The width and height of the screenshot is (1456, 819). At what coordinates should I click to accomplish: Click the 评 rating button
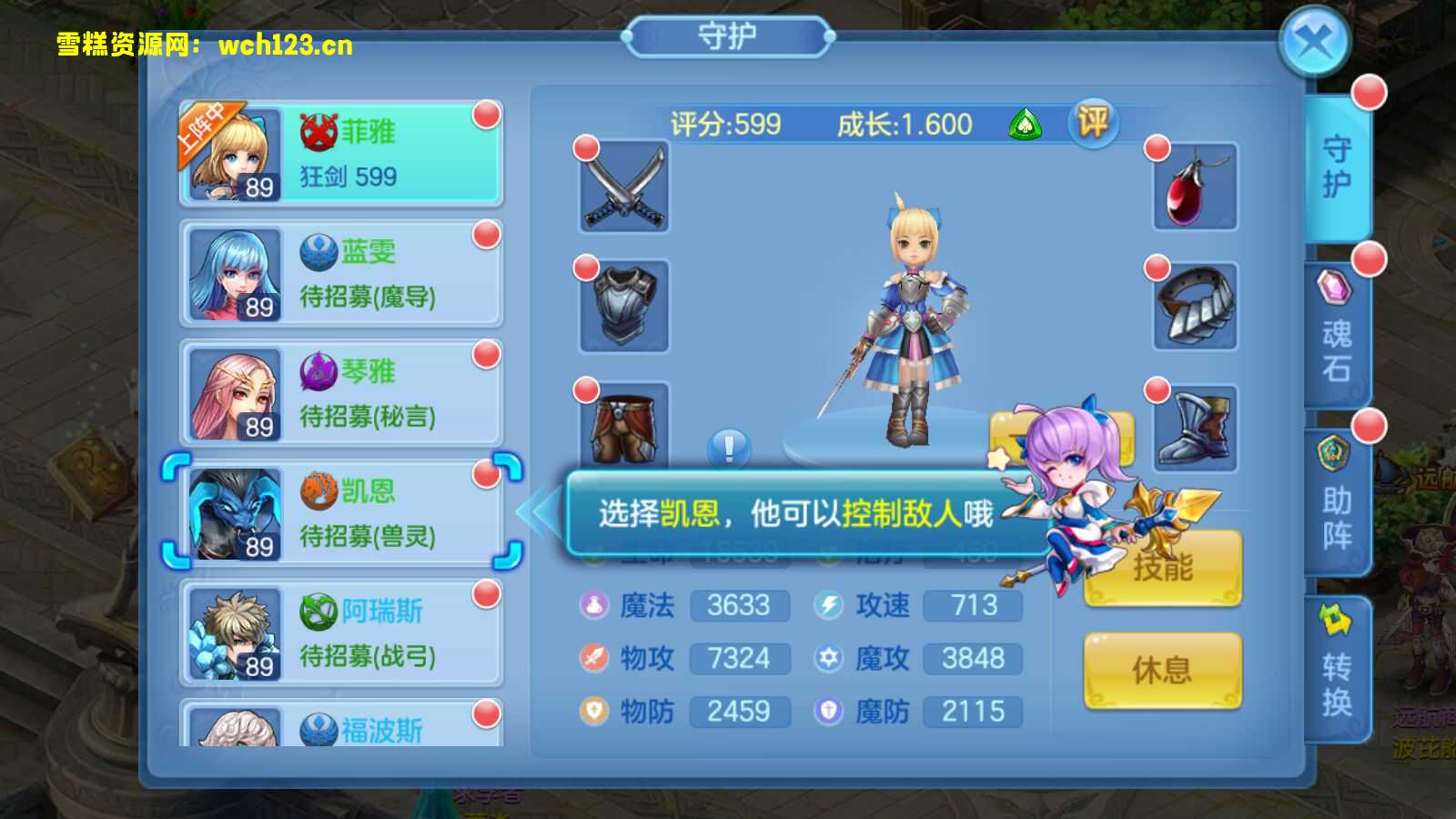pos(1091,125)
